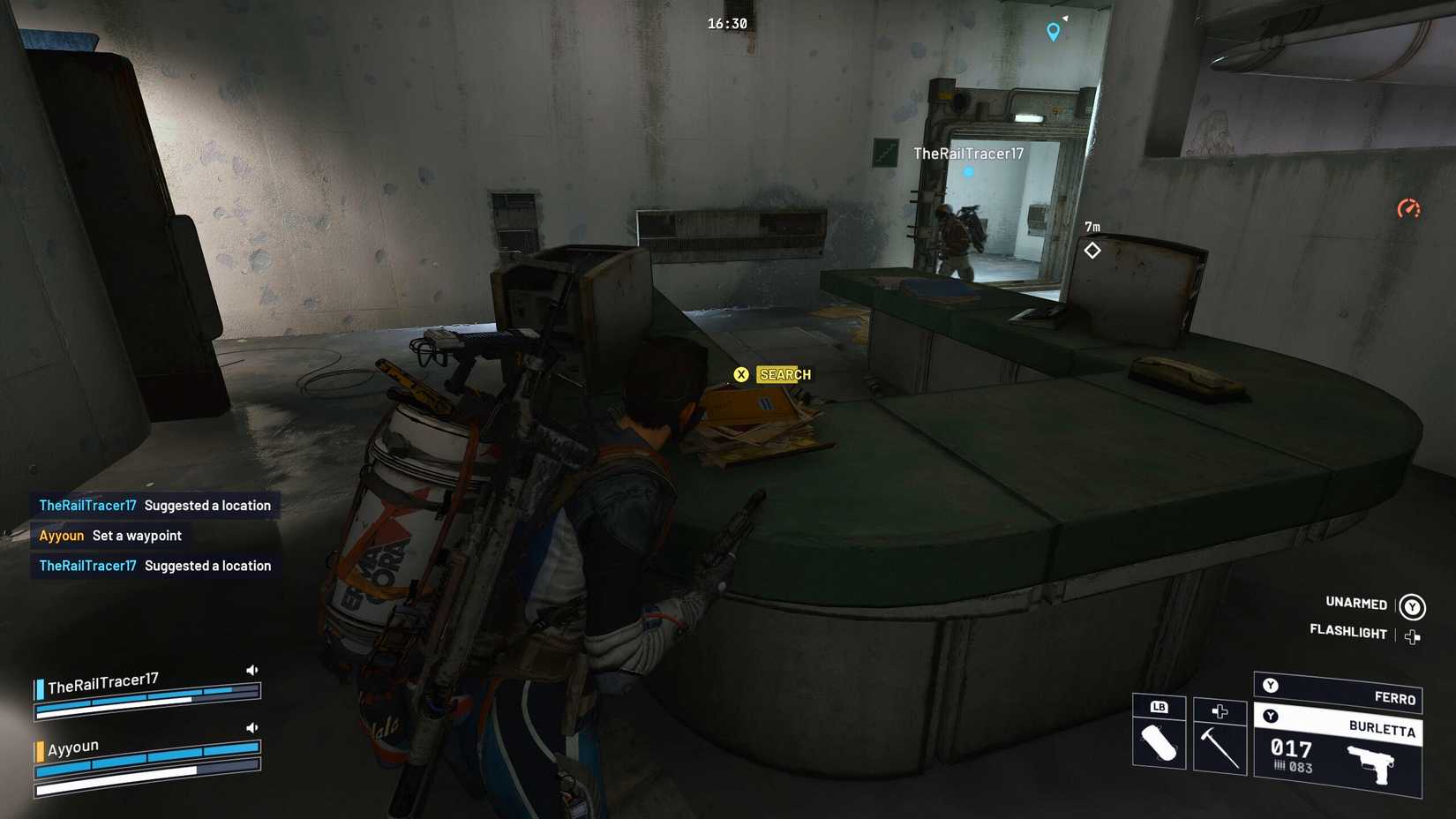
Task: Toggle the LB gadget slot
Action: click(x=1159, y=707)
